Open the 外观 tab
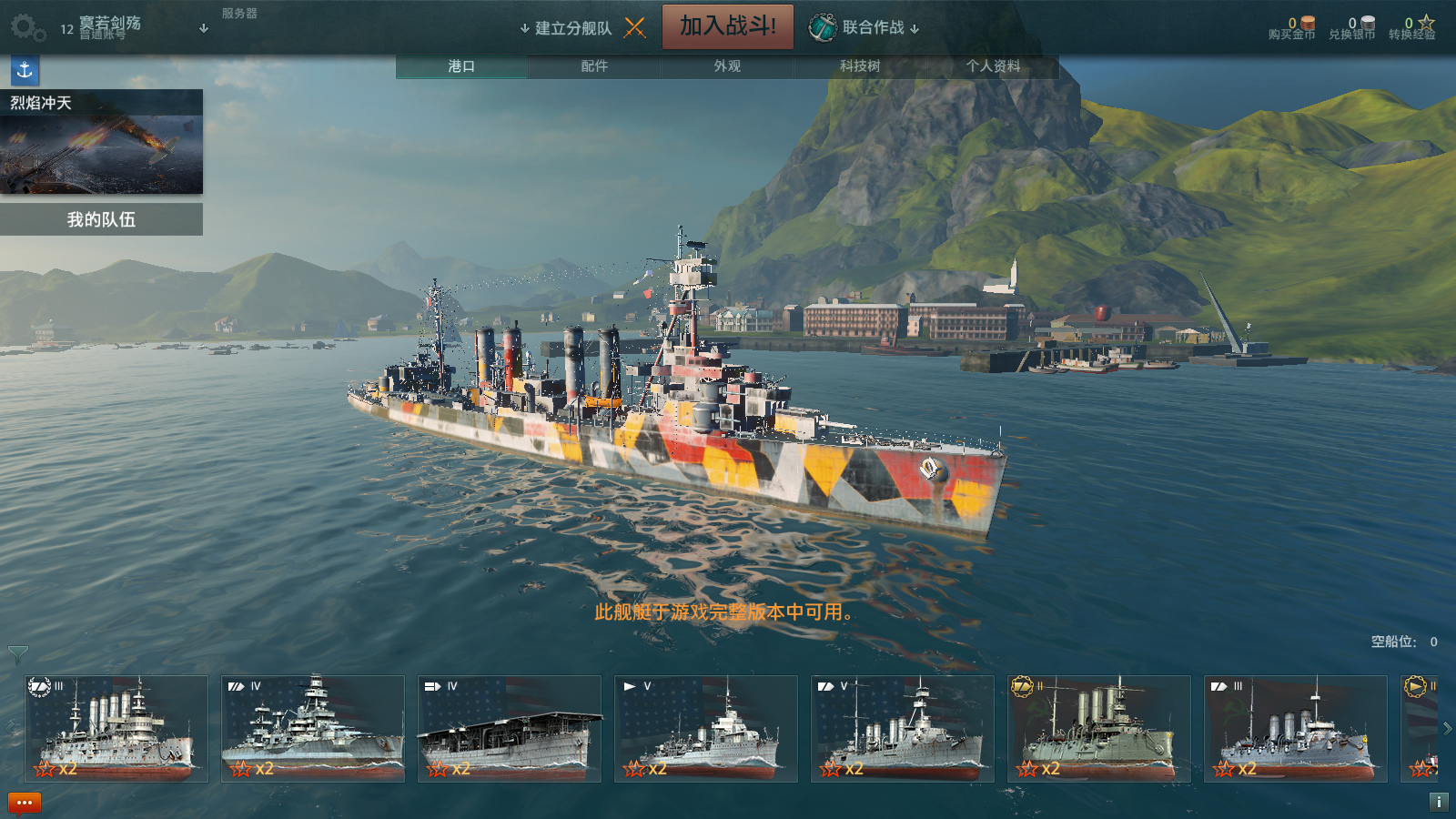This screenshot has width=1456, height=819. (727, 66)
